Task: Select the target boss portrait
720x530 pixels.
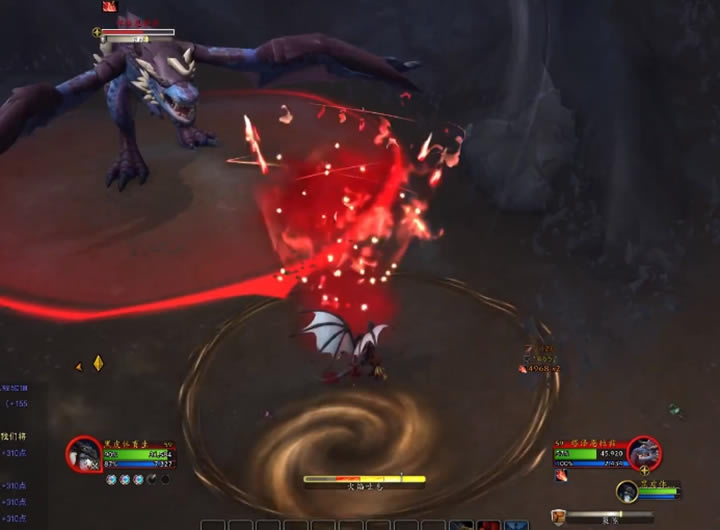Action: pyautogui.click(x=644, y=454)
